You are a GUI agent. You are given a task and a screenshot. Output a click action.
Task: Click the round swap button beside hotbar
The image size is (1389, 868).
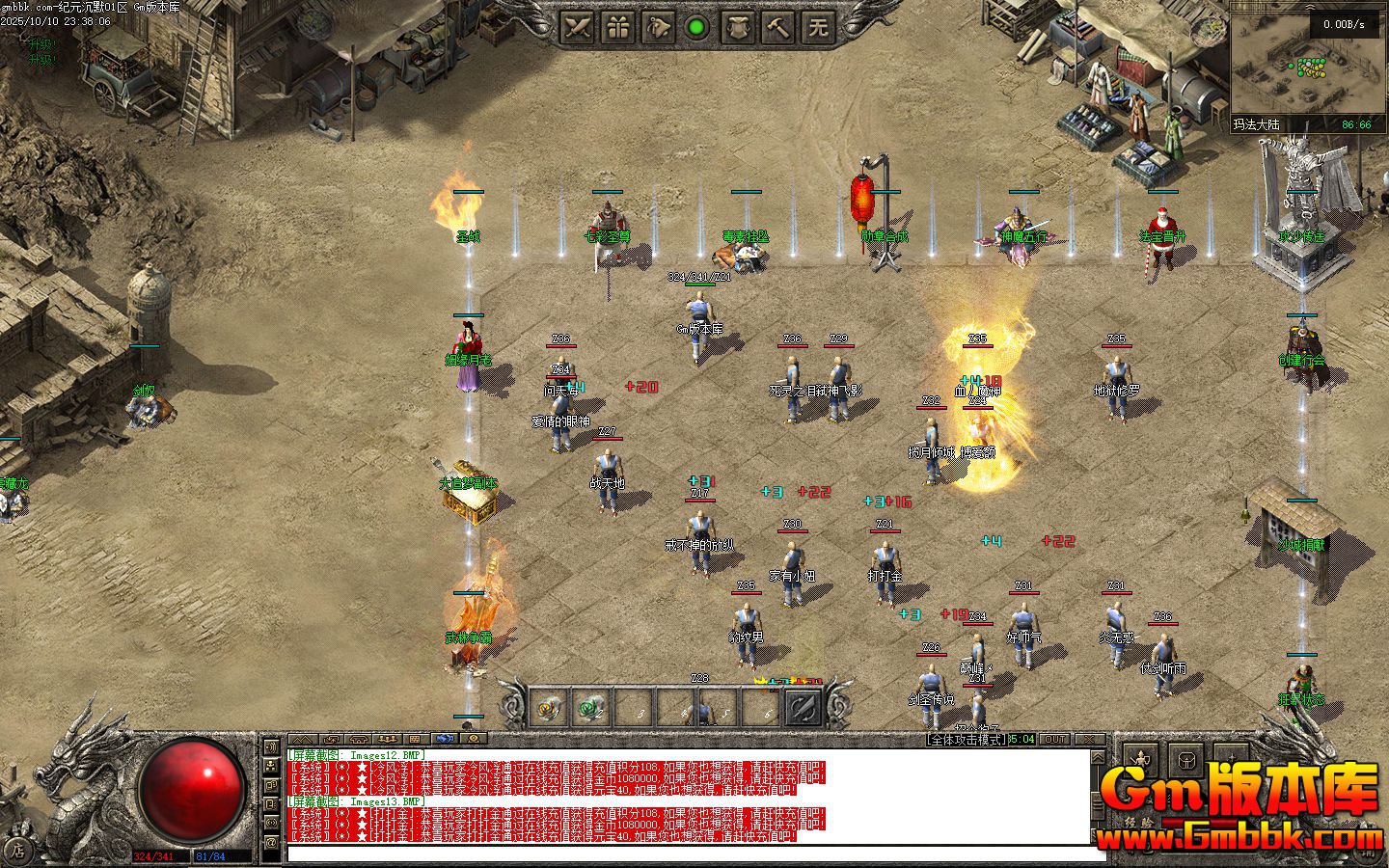click(803, 710)
